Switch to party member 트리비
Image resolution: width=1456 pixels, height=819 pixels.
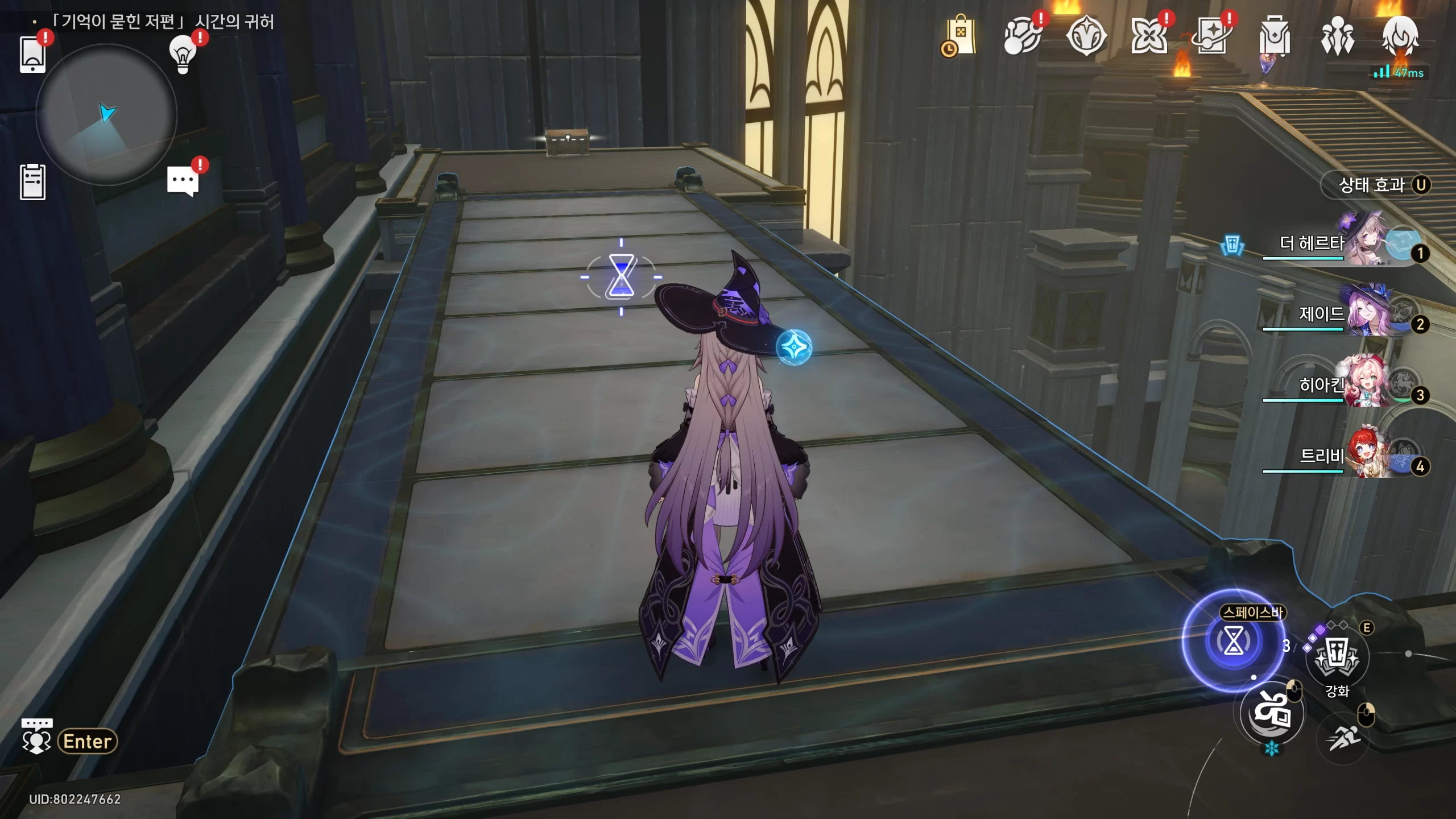click(x=1365, y=456)
